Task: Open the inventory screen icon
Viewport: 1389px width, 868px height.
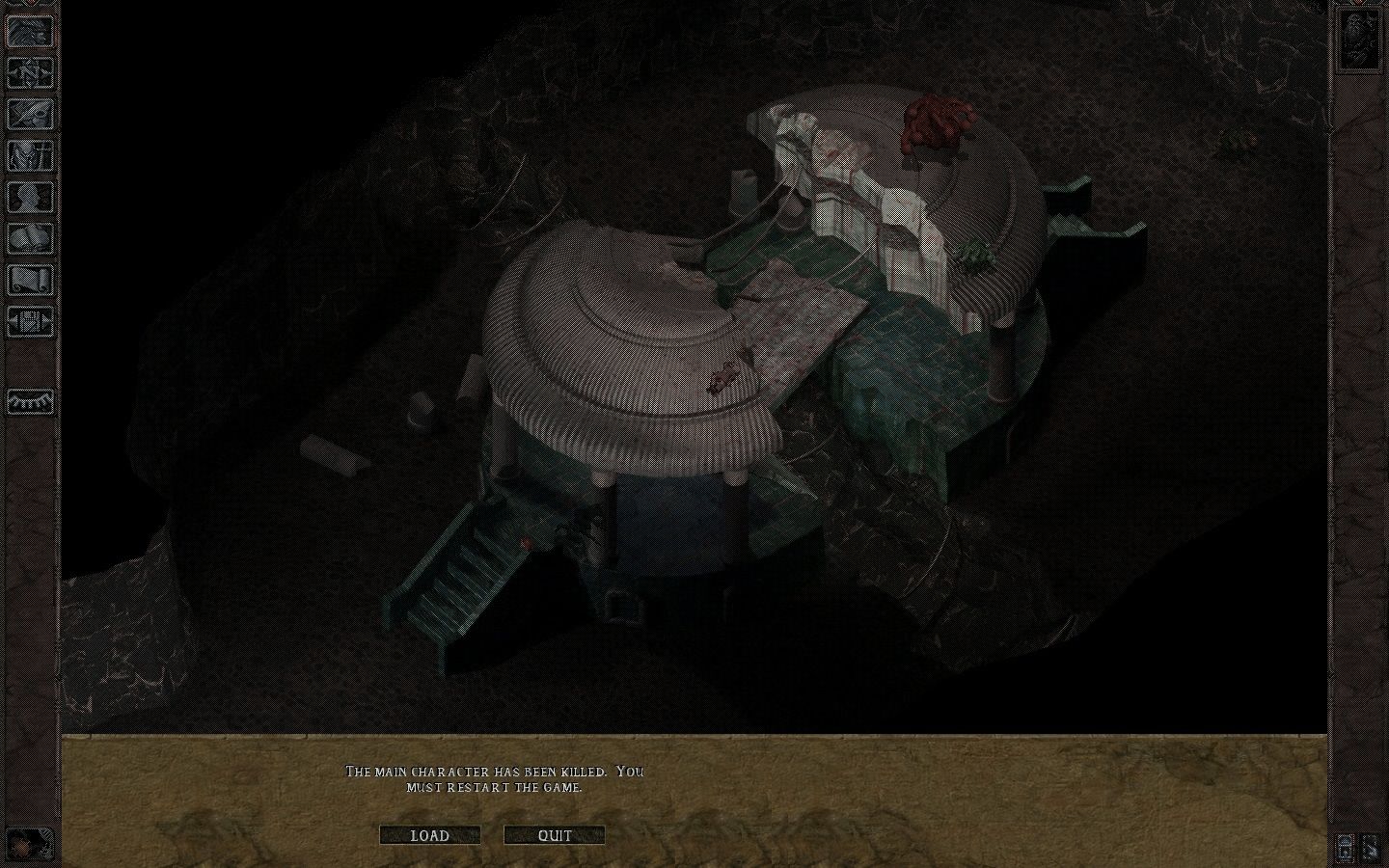Action: click(x=29, y=156)
